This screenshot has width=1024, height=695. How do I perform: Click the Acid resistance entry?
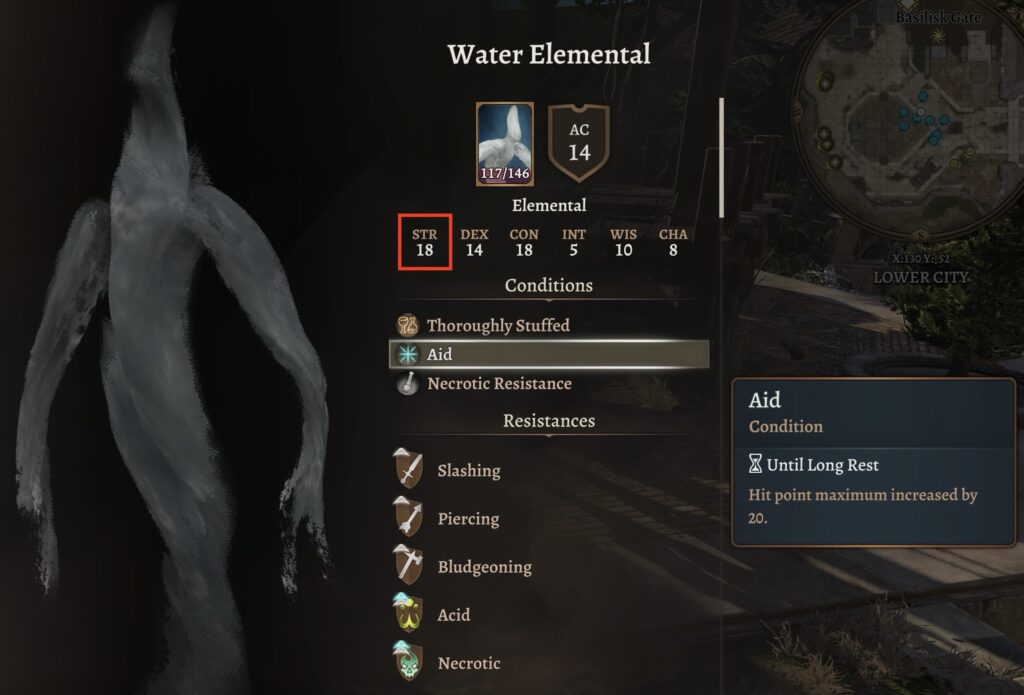coord(453,614)
